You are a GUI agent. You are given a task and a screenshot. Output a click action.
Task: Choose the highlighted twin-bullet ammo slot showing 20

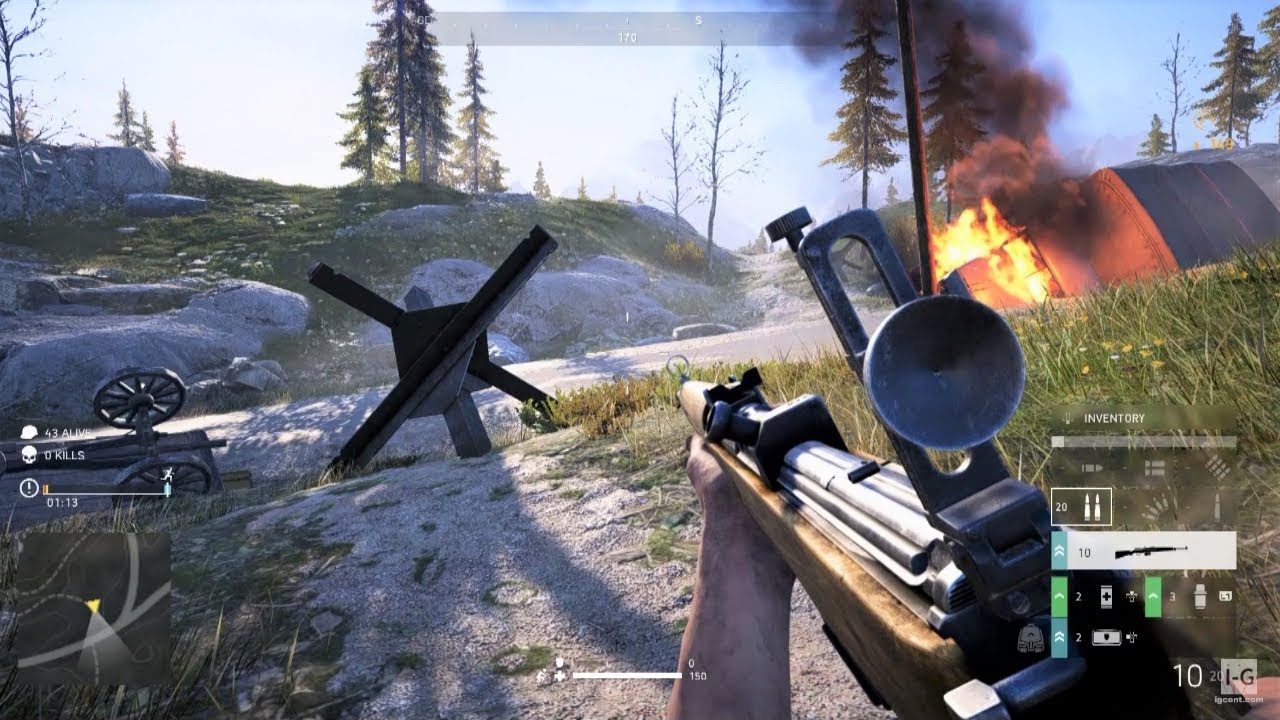[x=1081, y=507]
